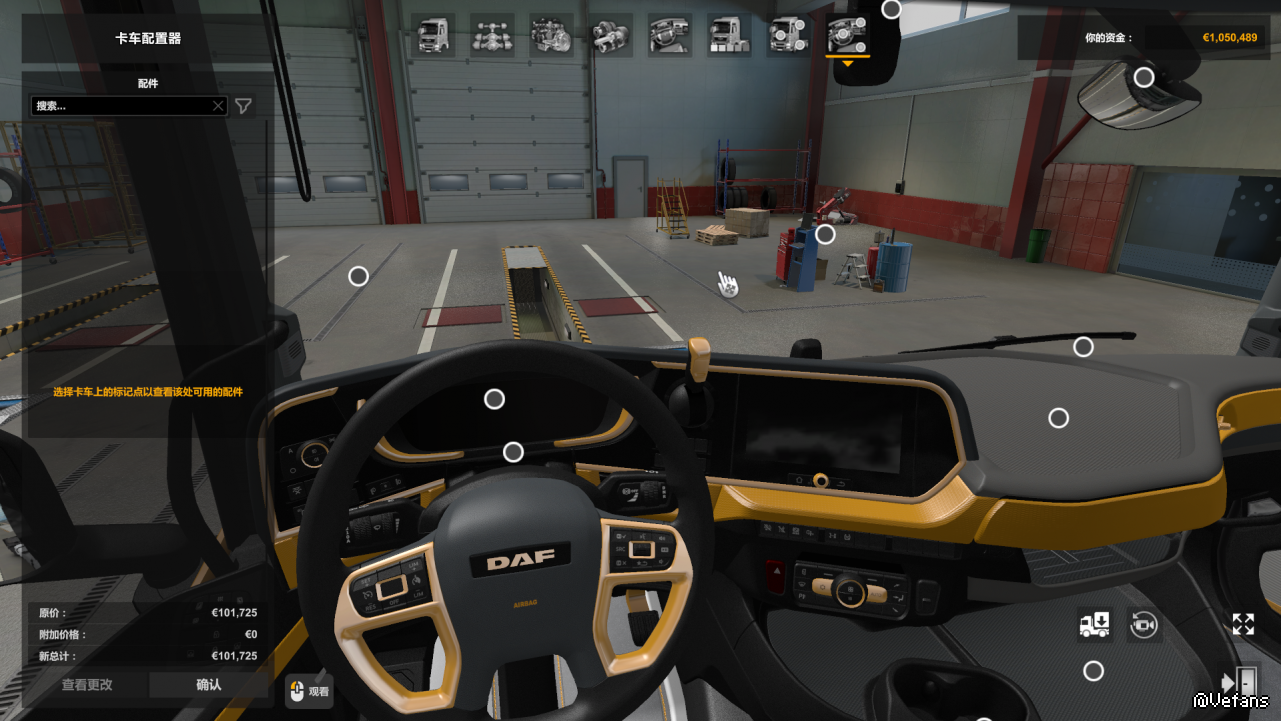Click the 确认 confirm button

(x=208, y=685)
